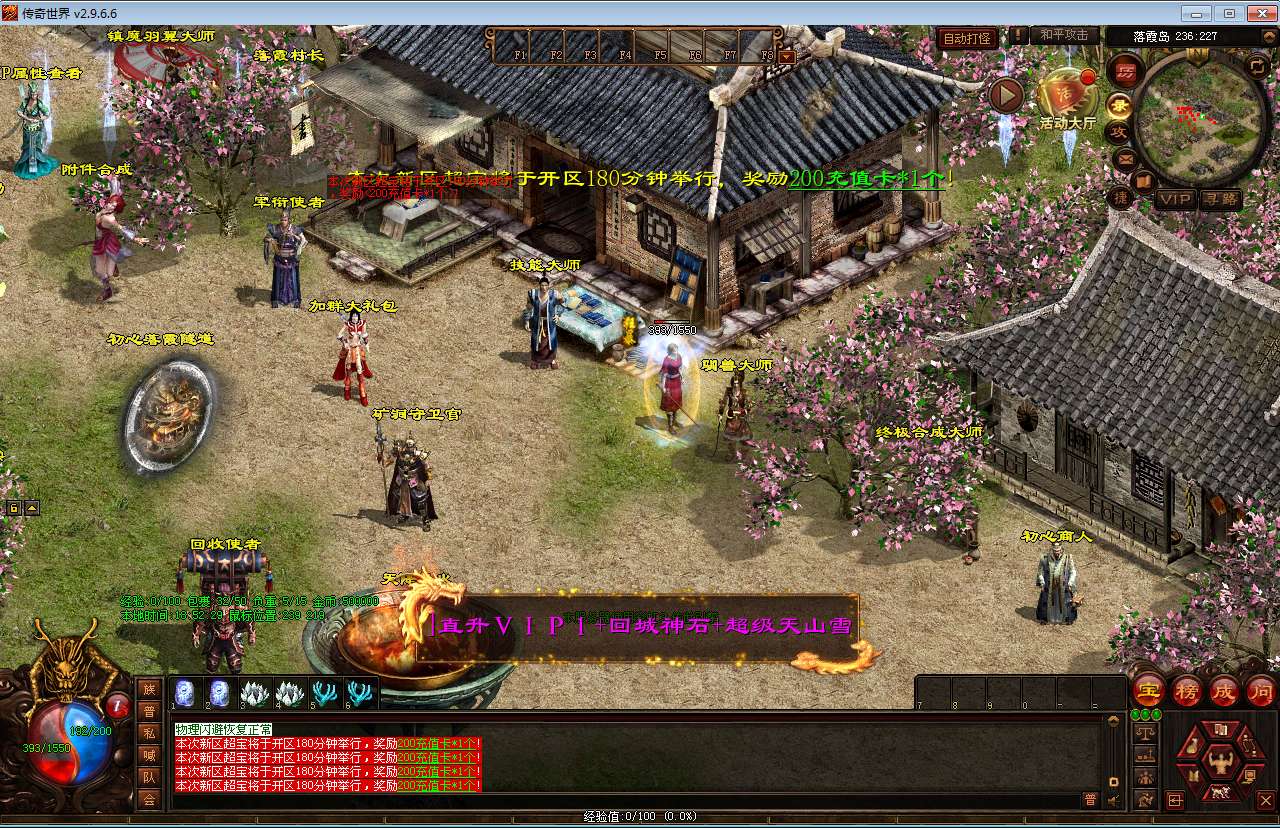The height and width of the screenshot is (828, 1280).
Task: Choose the 喊 shout chat channel
Action: tap(149, 755)
